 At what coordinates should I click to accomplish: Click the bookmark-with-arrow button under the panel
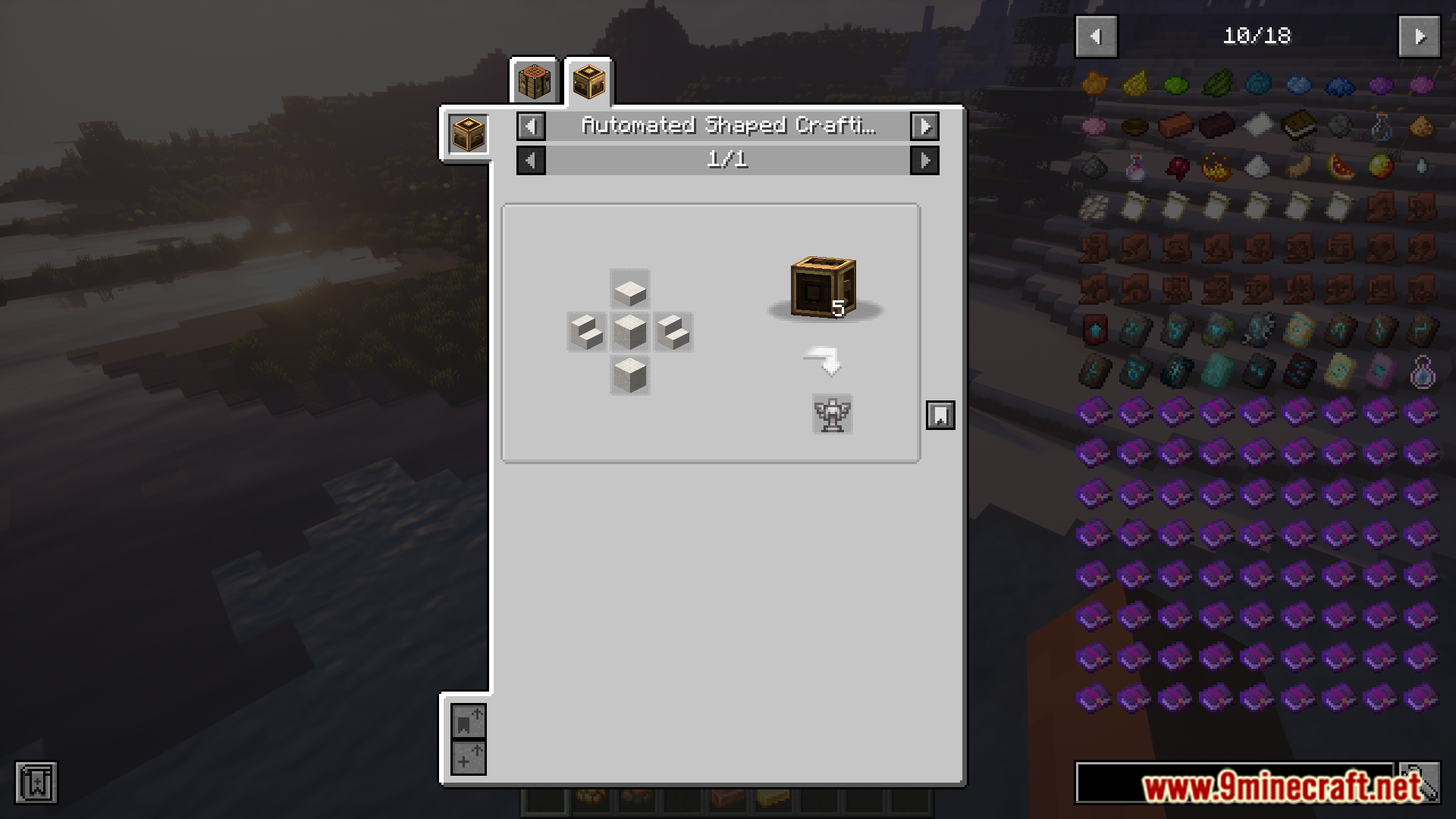click(468, 721)
